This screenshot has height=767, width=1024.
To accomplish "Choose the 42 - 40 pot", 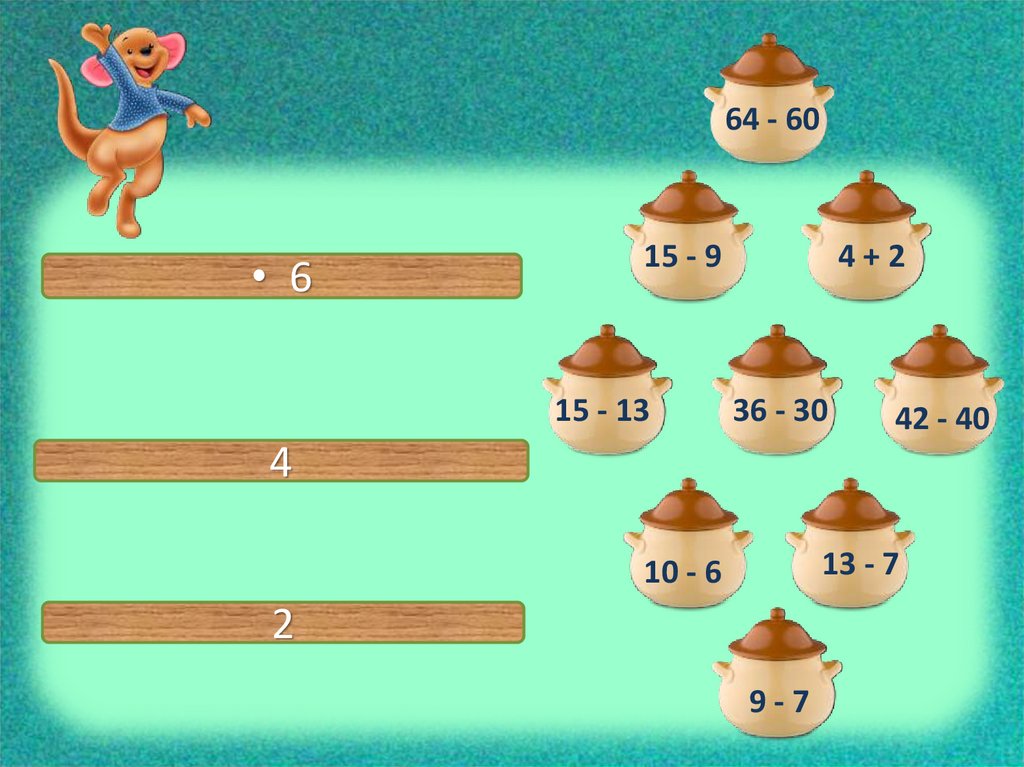I will pyautogui.click(x=939, y=412).
